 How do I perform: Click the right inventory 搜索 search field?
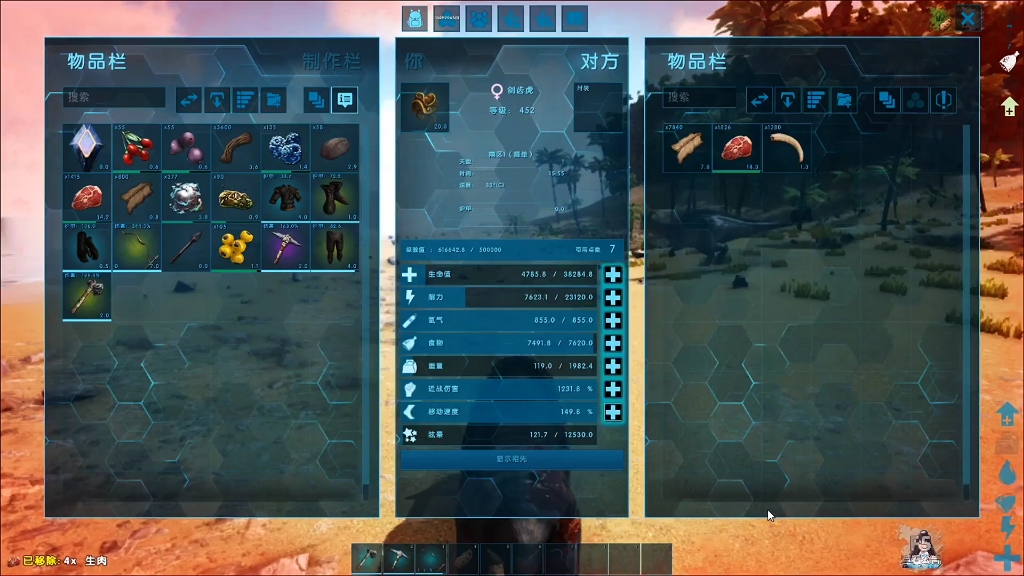tap(702, 97)
